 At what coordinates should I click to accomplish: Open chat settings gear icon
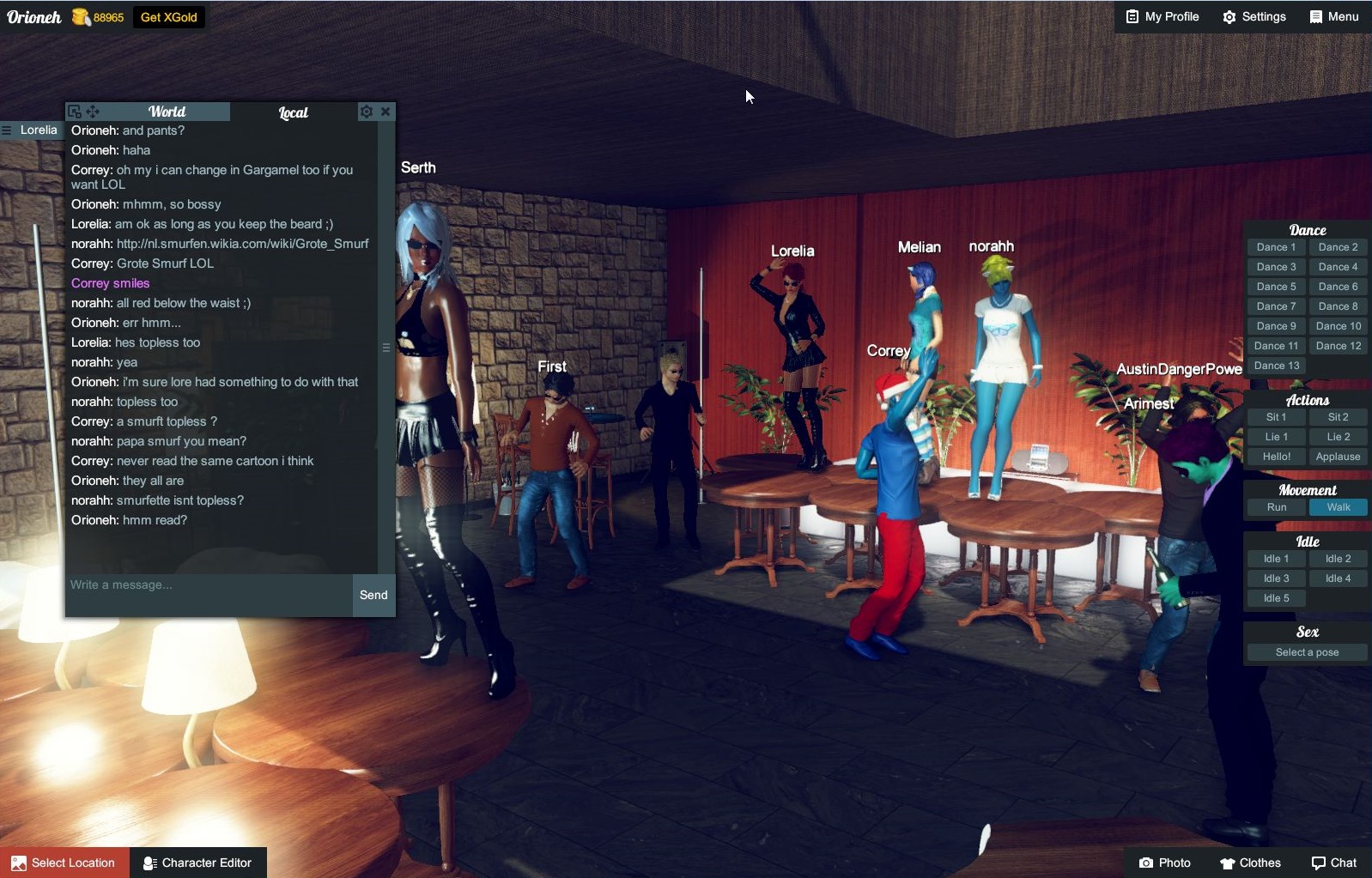367,112
